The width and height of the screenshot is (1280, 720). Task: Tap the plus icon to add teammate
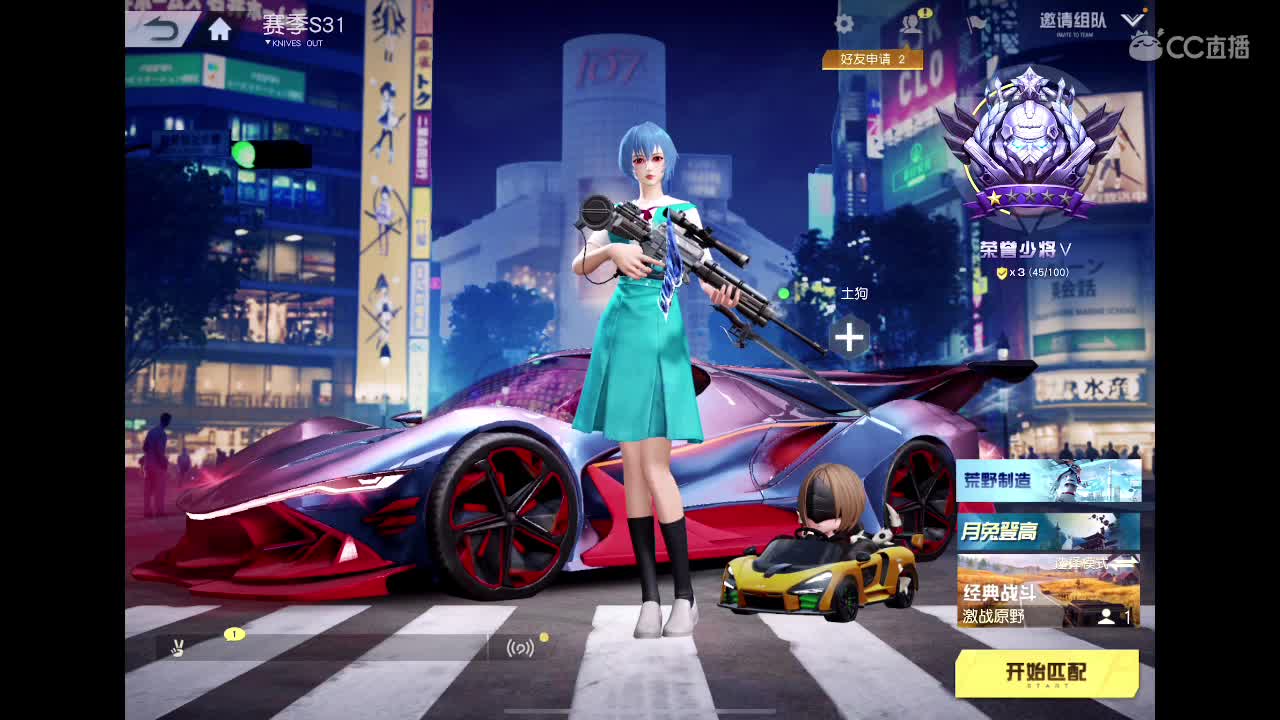pyautogui.click(x=849, y=337)
